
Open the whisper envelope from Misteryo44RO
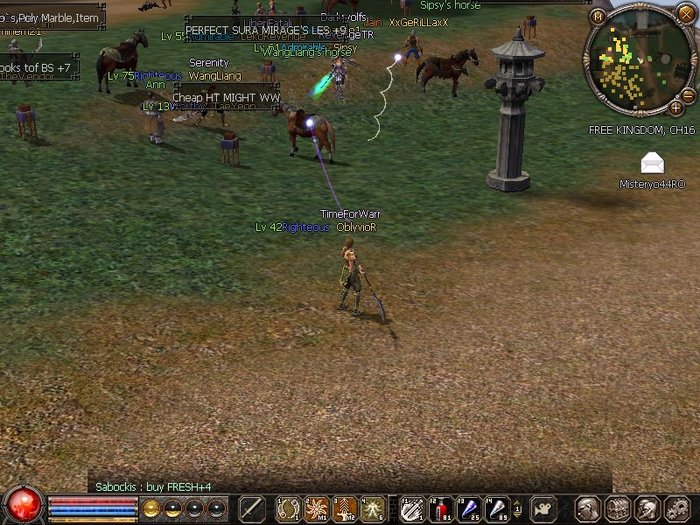tap(652, 162)
